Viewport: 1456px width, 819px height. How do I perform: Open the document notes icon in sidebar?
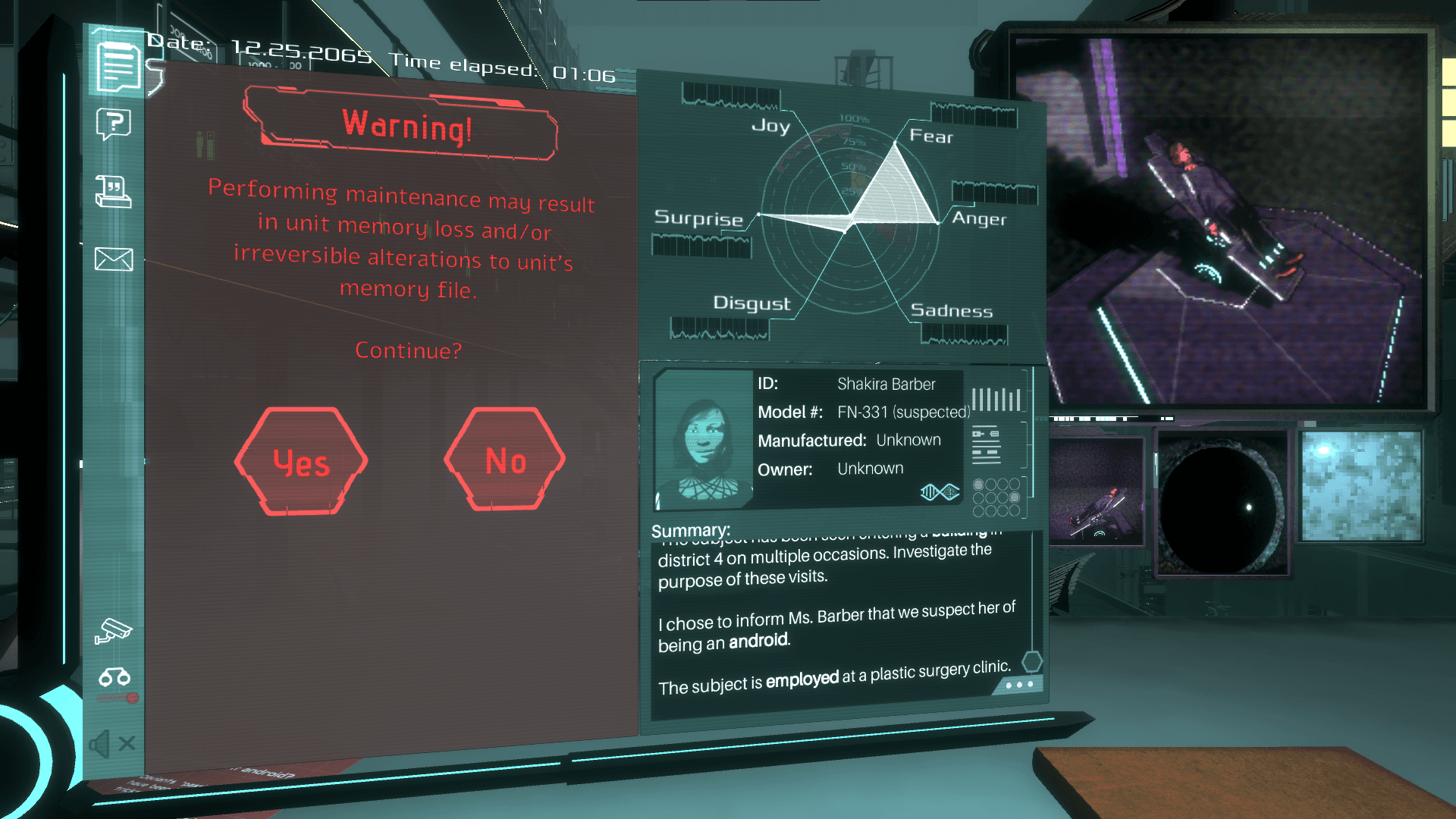coord(118,67)
